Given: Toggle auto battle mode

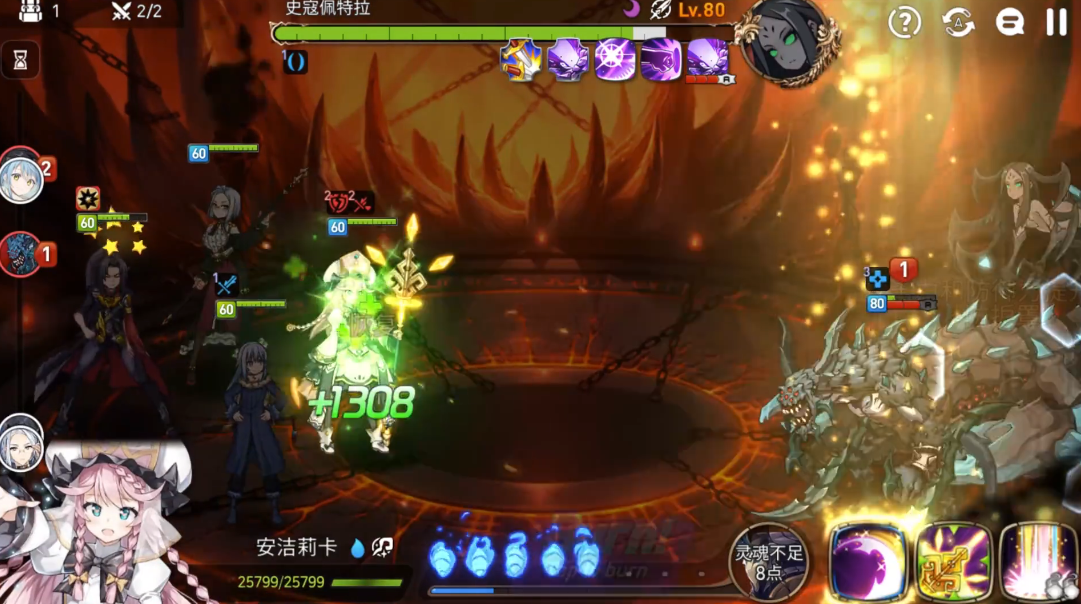Looking at the screenshot, I should click(958, 22).
